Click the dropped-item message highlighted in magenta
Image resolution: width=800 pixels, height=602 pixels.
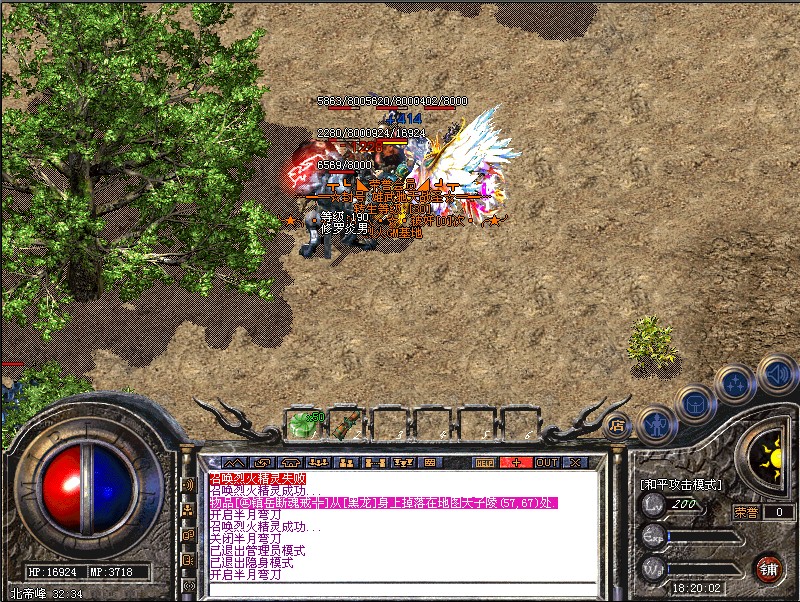tap(382, 503)
